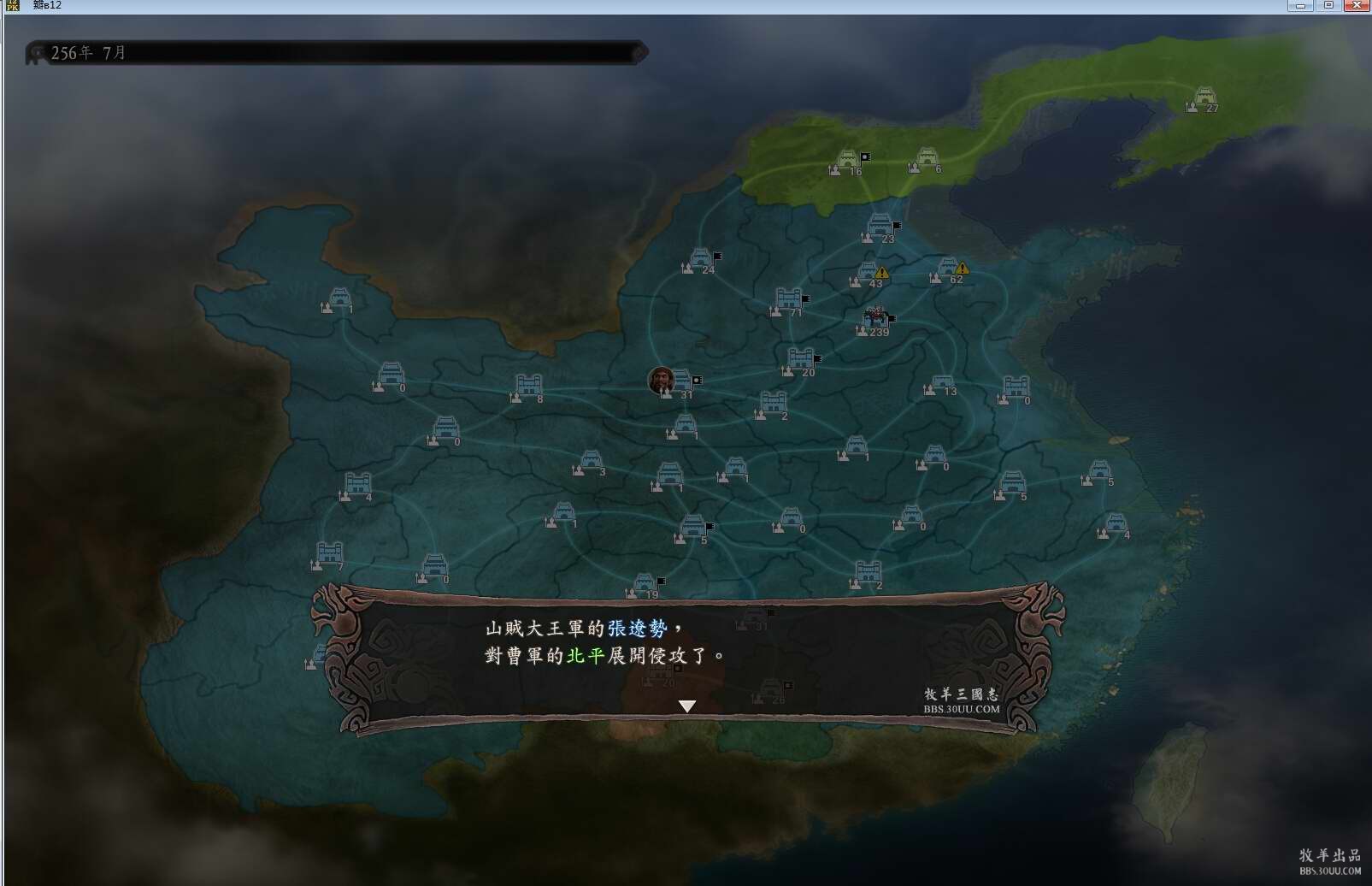
Task: Close the game window
Action: click(x=1357, y=6)
